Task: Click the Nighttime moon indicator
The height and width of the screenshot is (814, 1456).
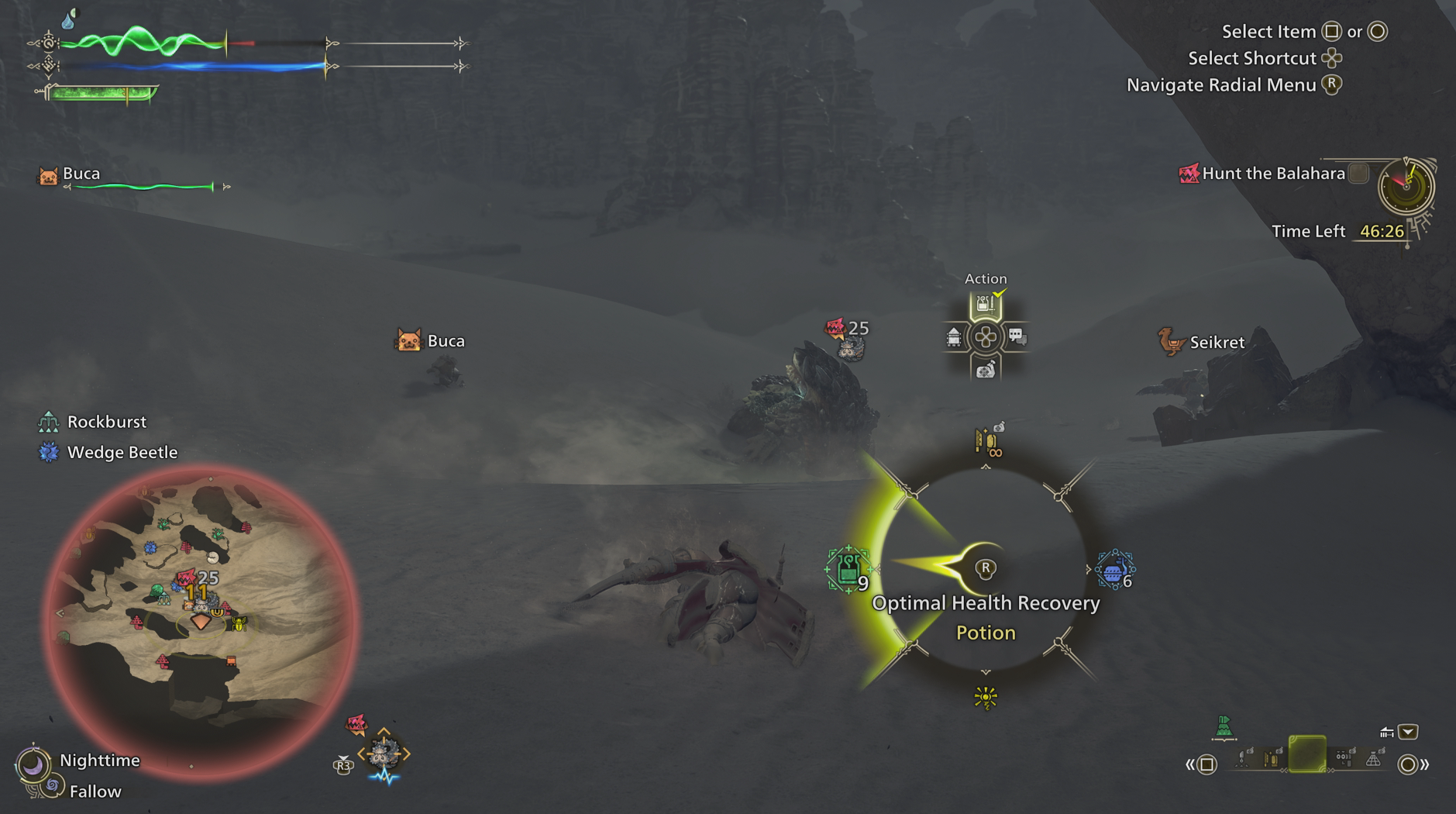Action: [33, 765]
